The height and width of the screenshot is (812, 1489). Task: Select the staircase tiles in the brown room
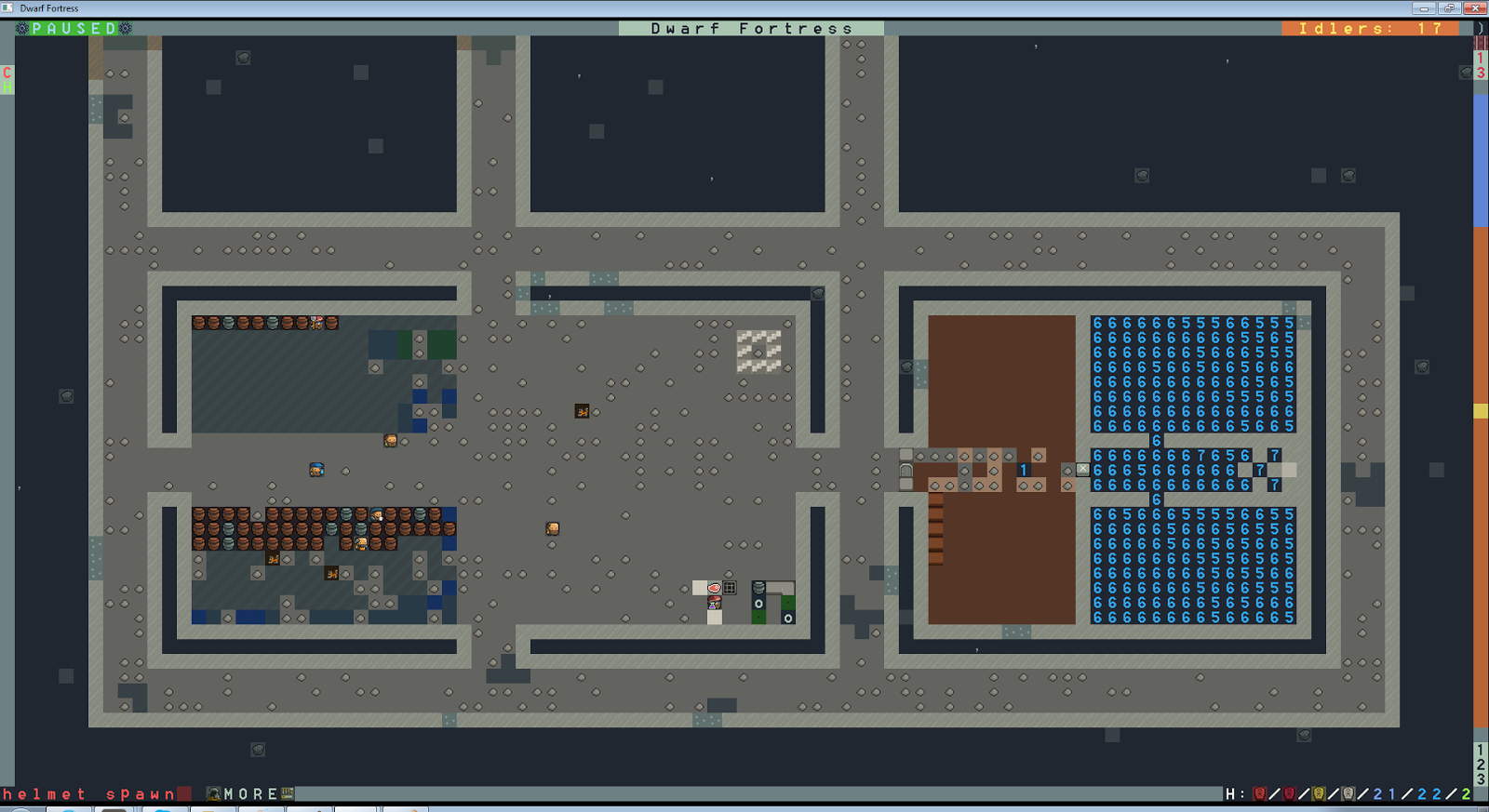[935, 530]
